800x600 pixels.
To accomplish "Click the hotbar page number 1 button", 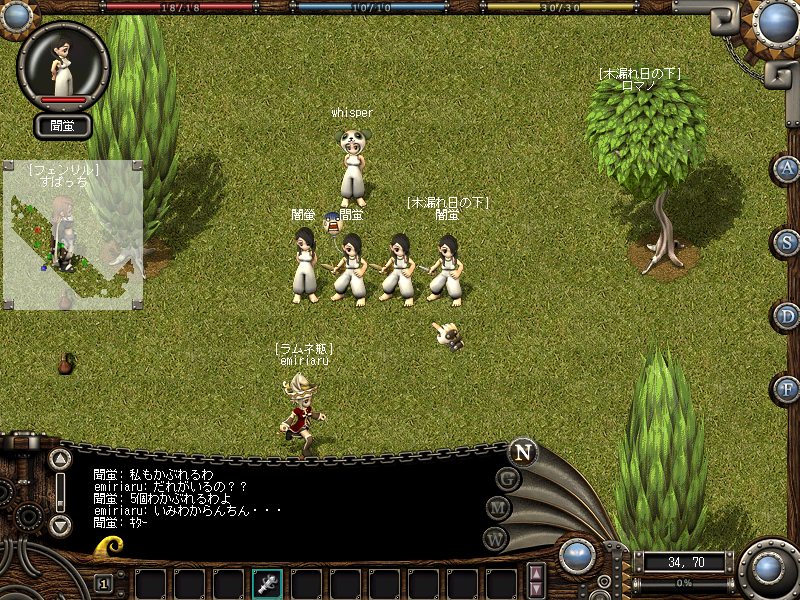I will click(x=103, y=583).
